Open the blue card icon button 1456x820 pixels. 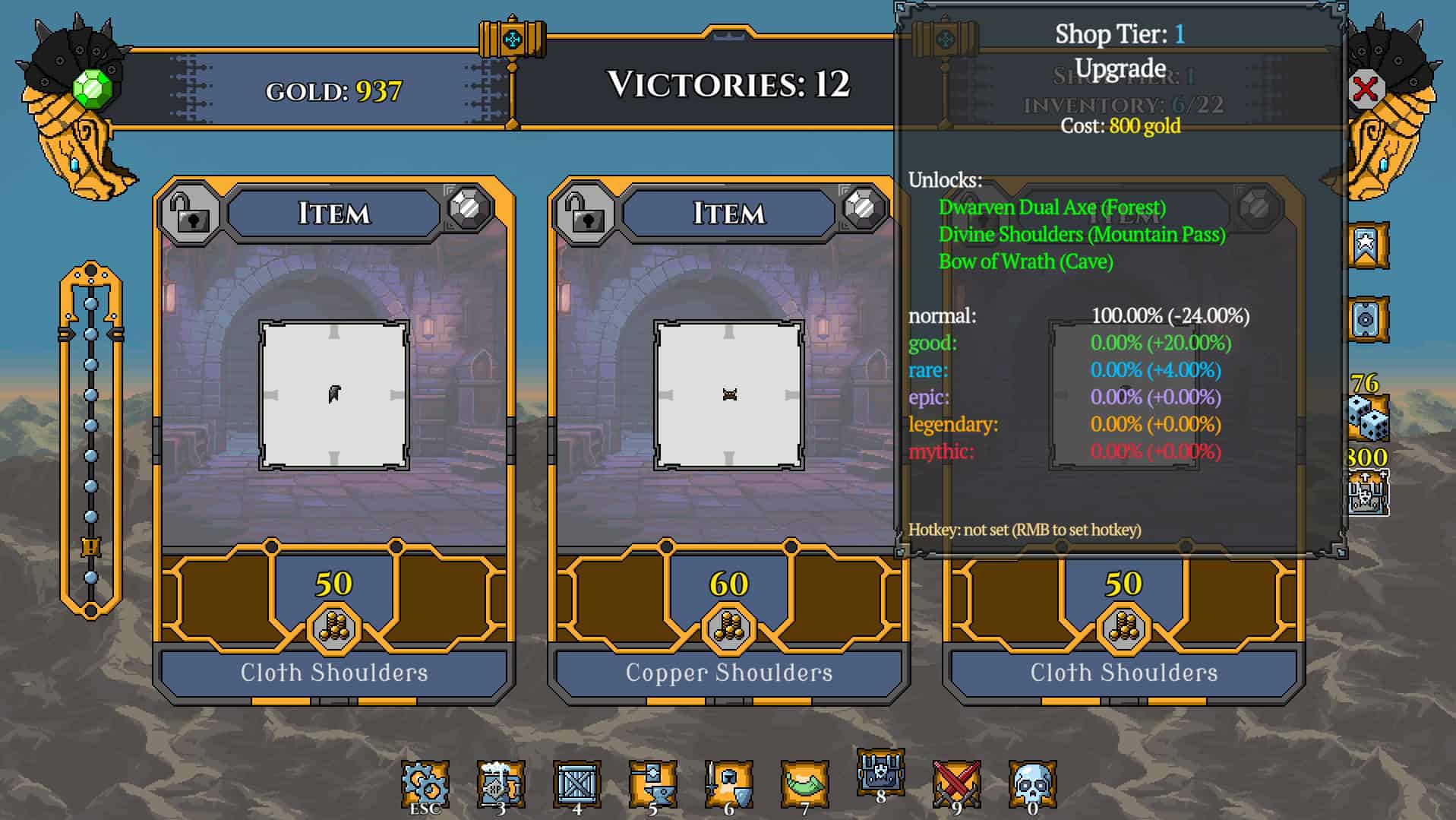(x=1367, y=319)
